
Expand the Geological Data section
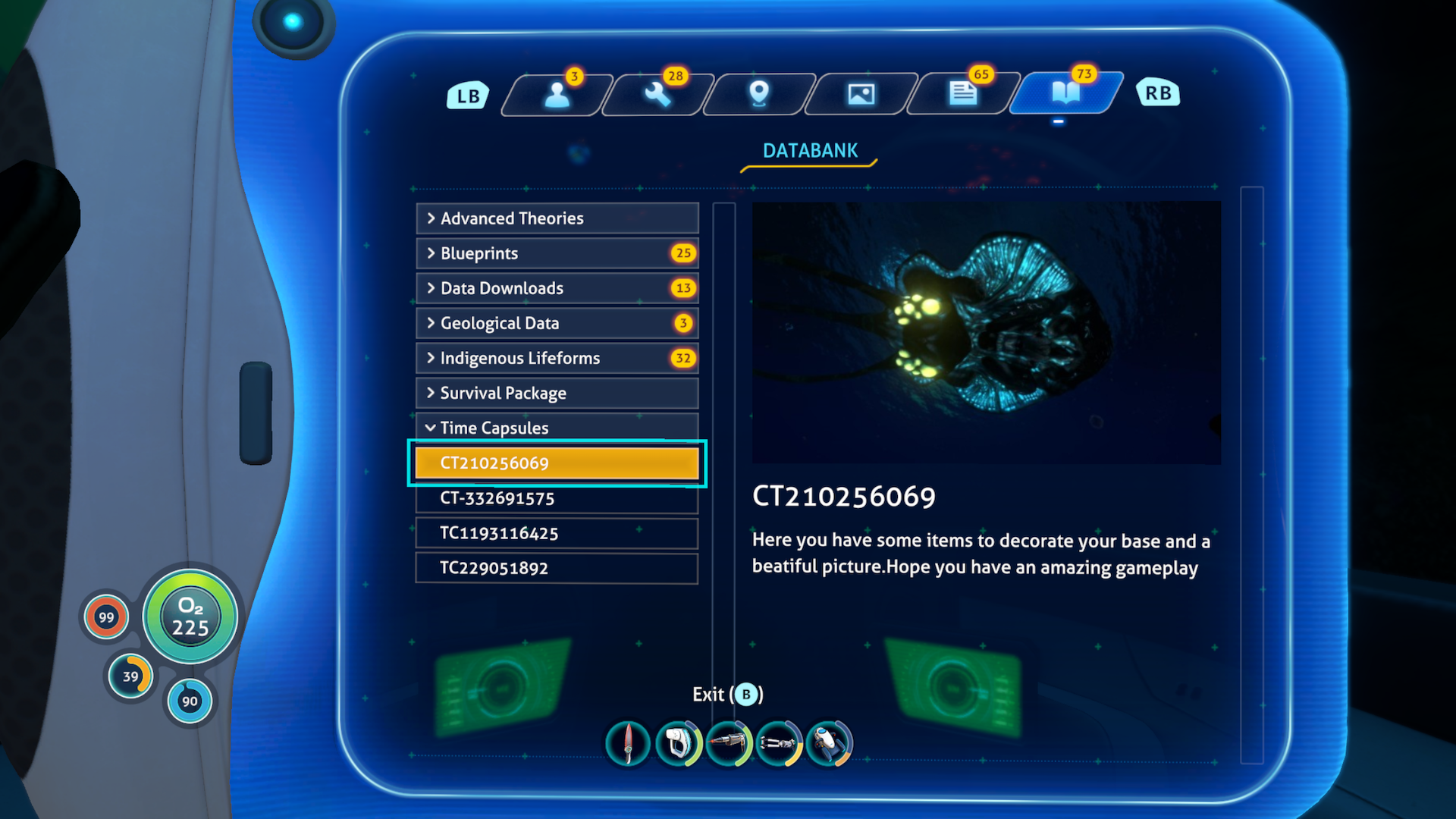[557, 323]
